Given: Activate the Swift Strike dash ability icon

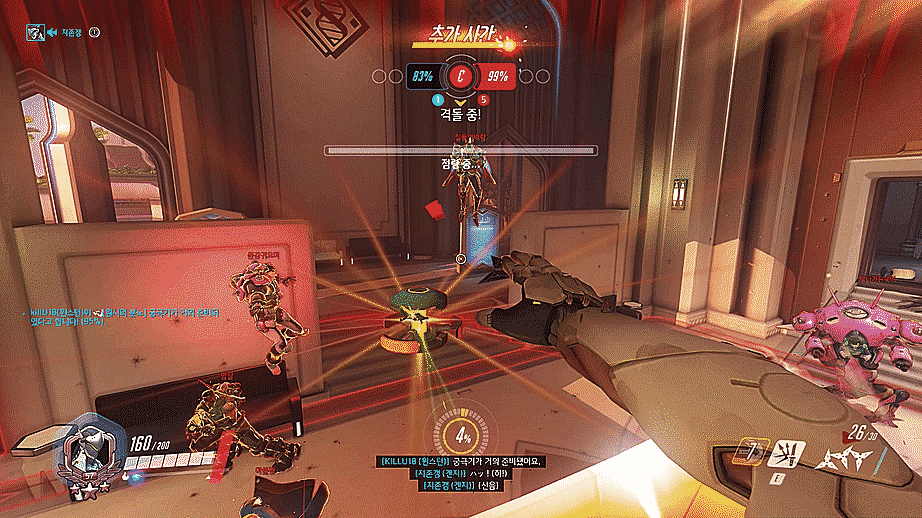Looking at the screenshot, I should 751,455.
